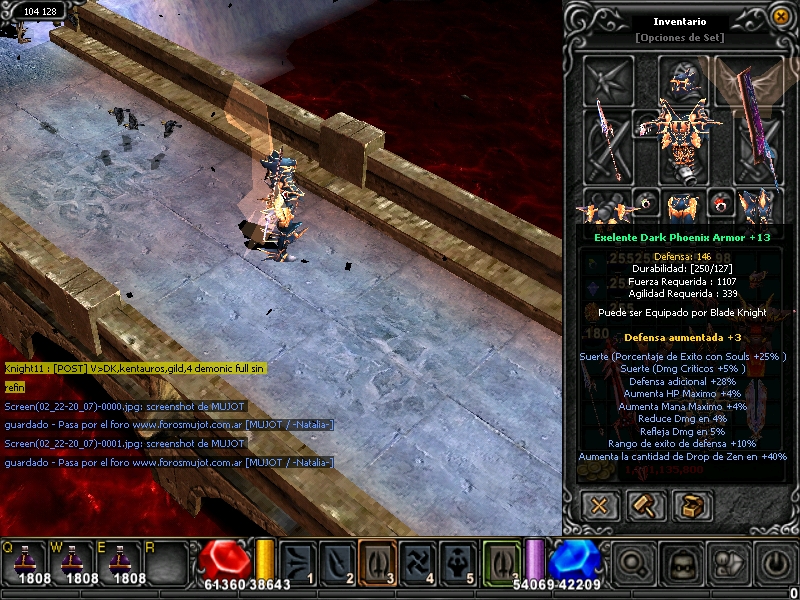This screenshot has height=600, width=800.
Task: Select the purple greatsword weapon slot
Action: tap(755, 145)
